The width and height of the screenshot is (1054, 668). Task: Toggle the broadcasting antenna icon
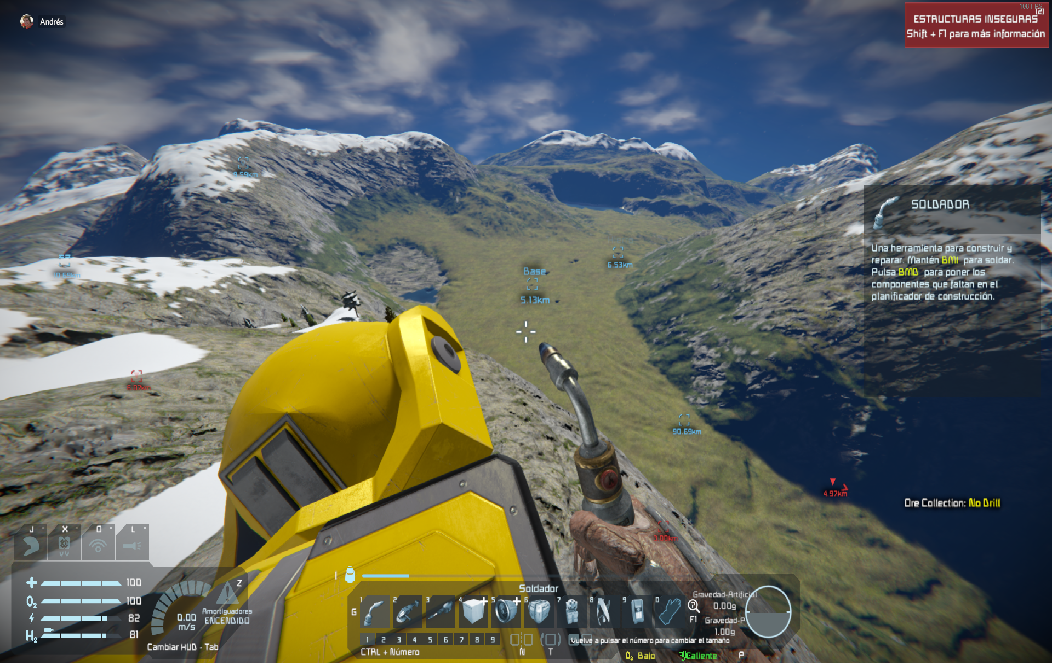(98, 544)
